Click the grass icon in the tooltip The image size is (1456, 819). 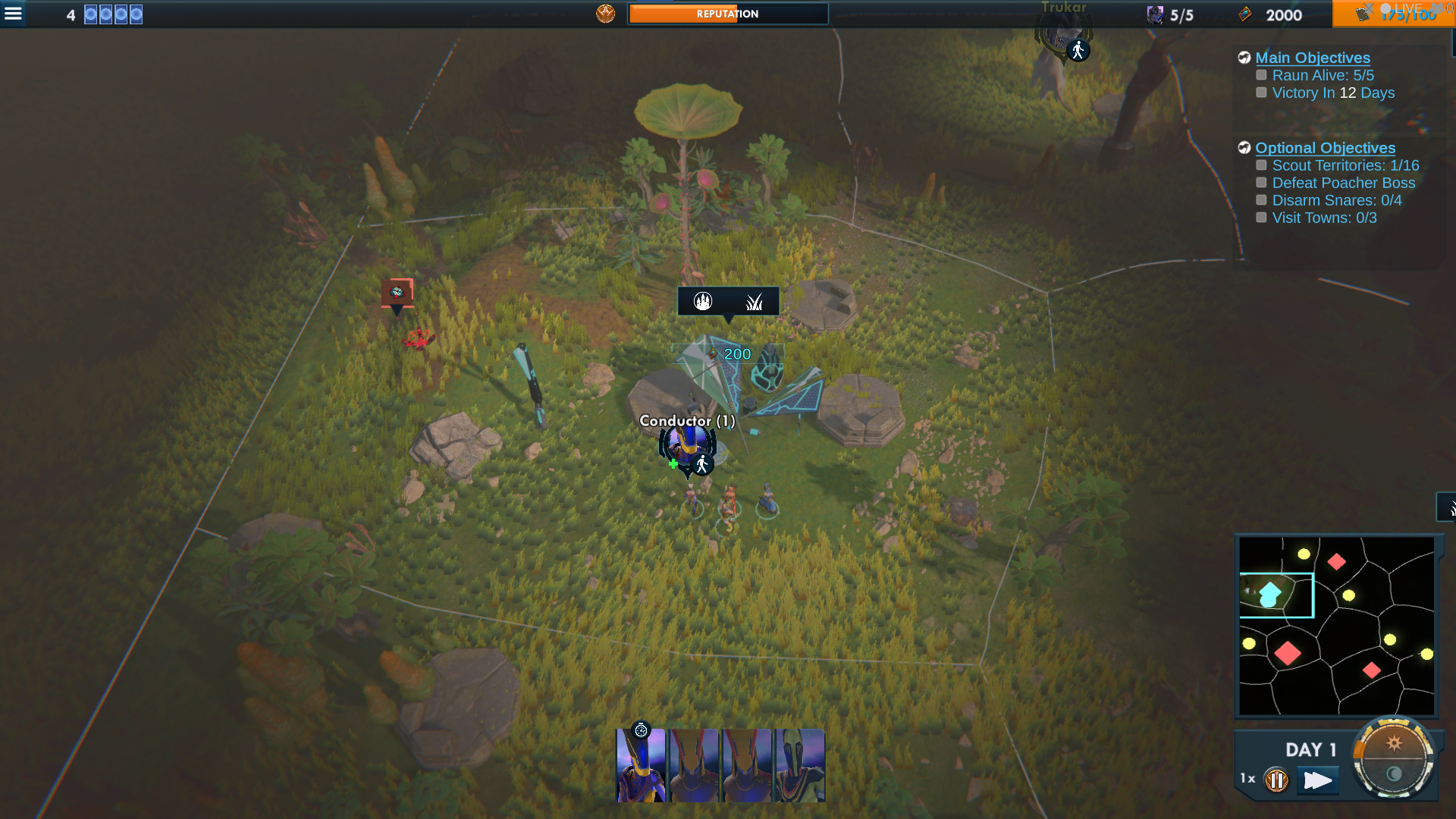pos(754,302)
